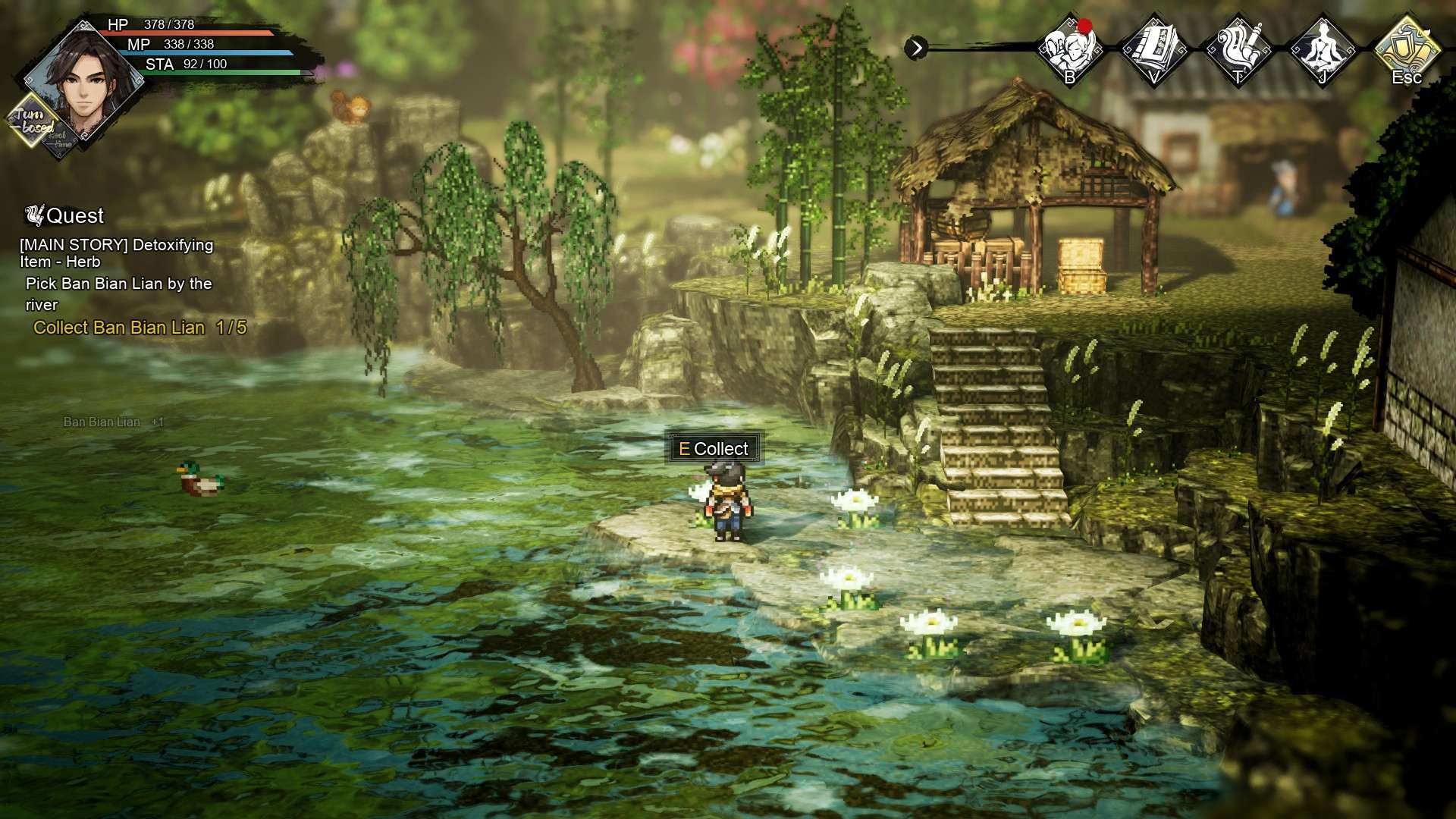The image size is (1456, 819).
Task: Open the martial arts manual book icon
Action: click(1154, 49)
